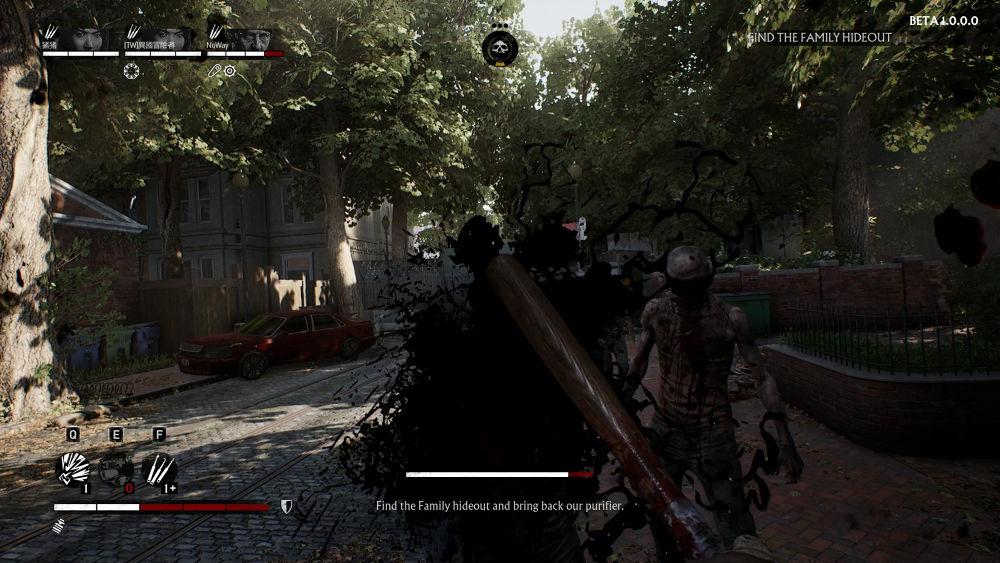
Task: Click the circular badge under [TW] player
Action: click(132, 71)
